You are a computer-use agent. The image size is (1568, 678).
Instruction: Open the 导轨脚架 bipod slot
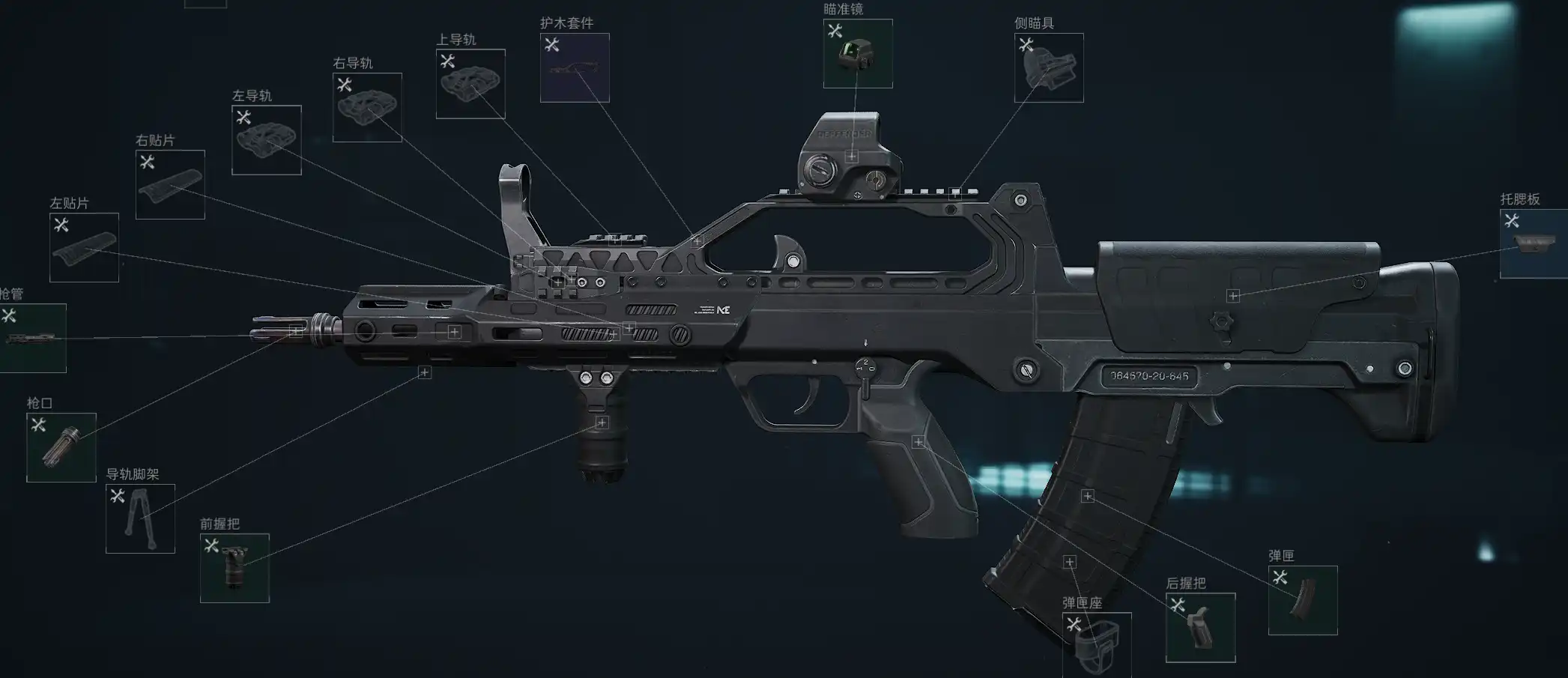(140, 519)
